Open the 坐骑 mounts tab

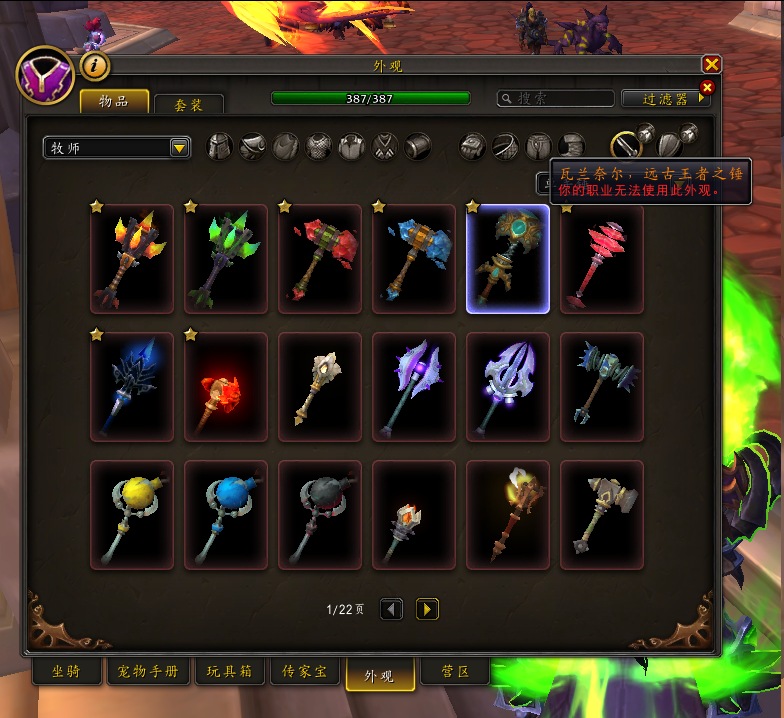point(68,671)
